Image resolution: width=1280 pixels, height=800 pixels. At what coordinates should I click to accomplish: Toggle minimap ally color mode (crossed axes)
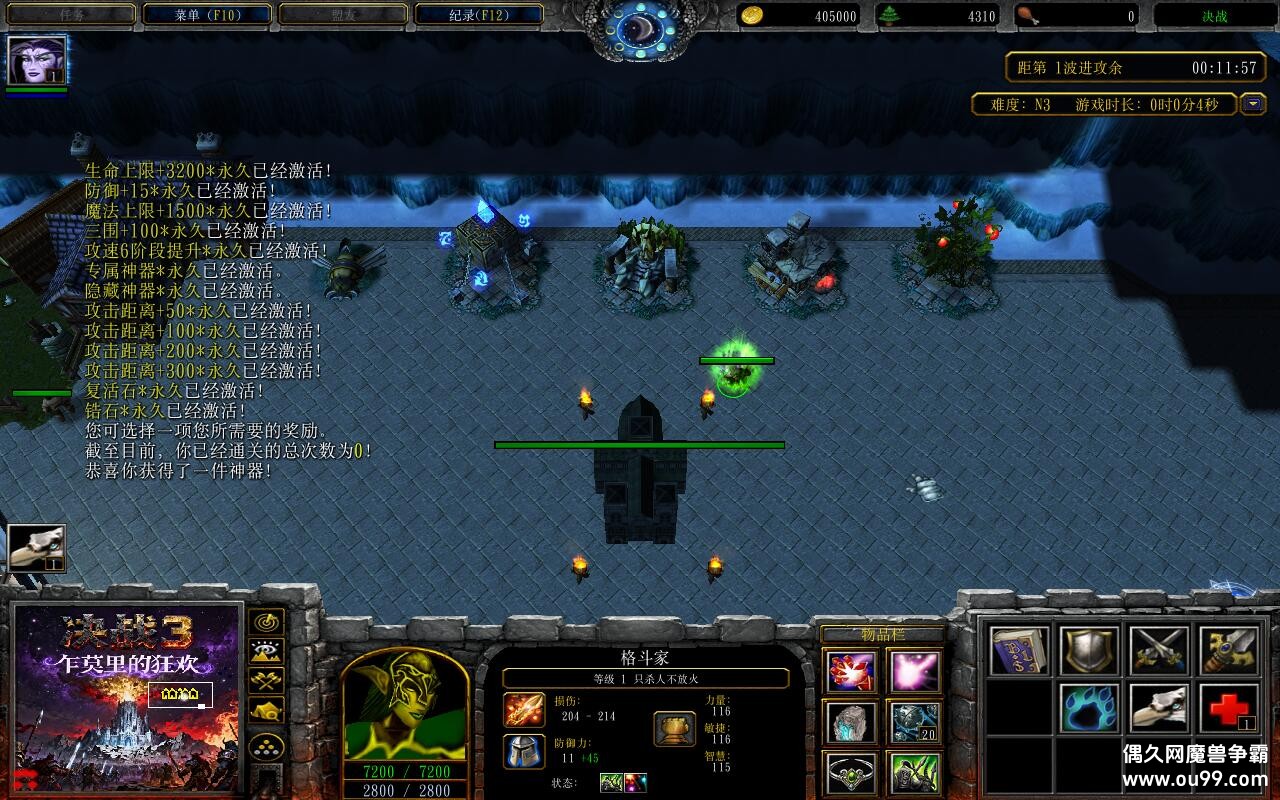pos(266,681)
